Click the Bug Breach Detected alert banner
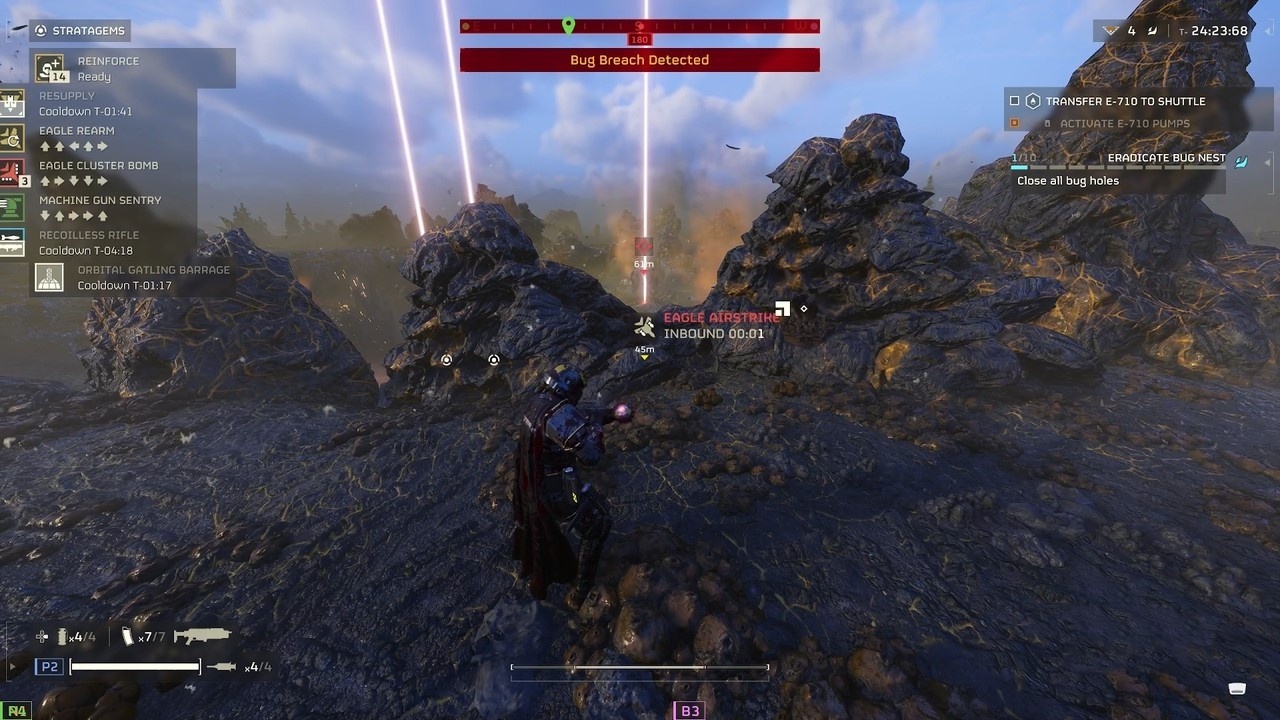Screen dimensions: 1280x720 tap(639, 60)
